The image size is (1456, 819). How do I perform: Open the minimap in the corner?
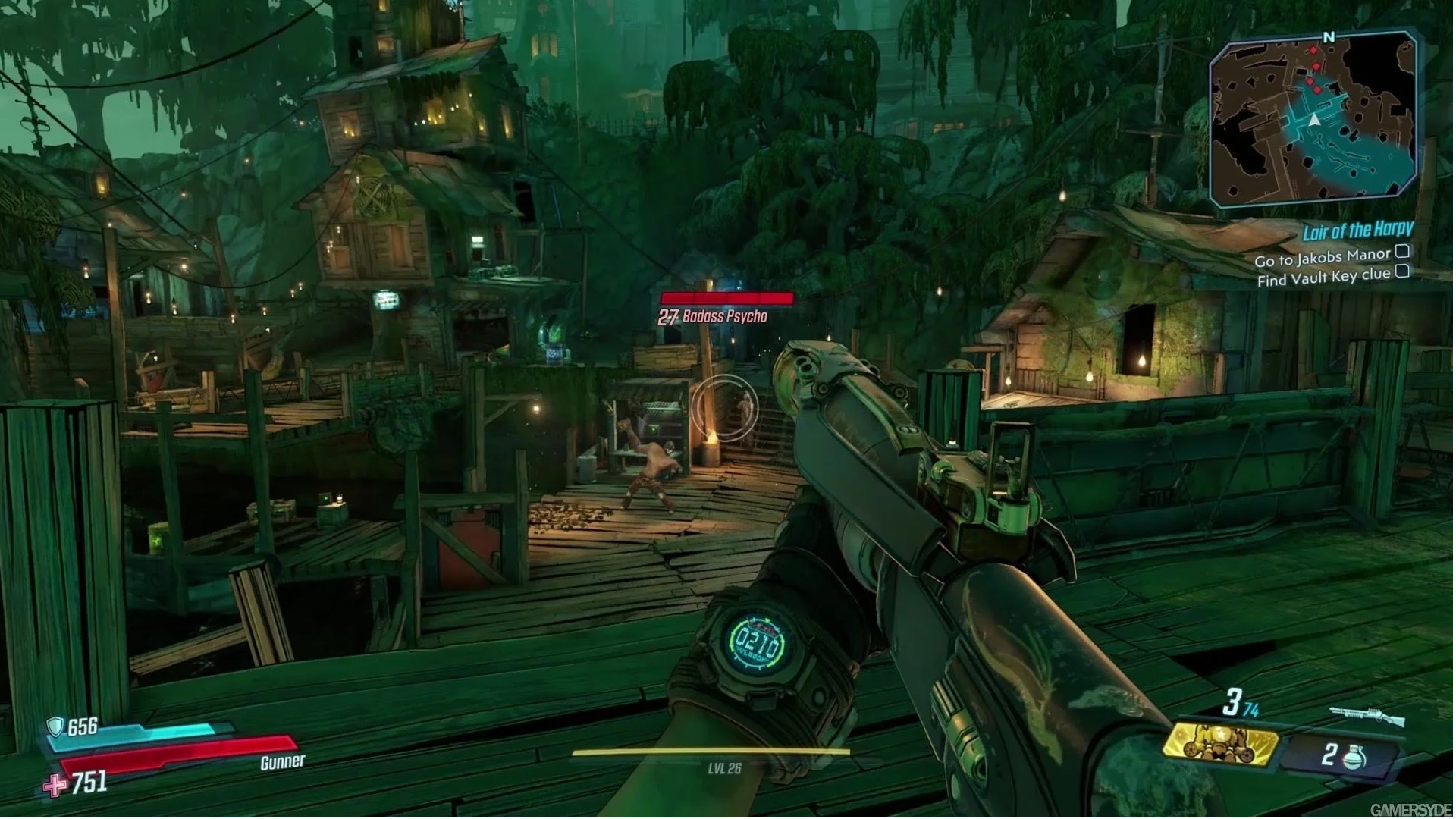[x=1313, y=120]
